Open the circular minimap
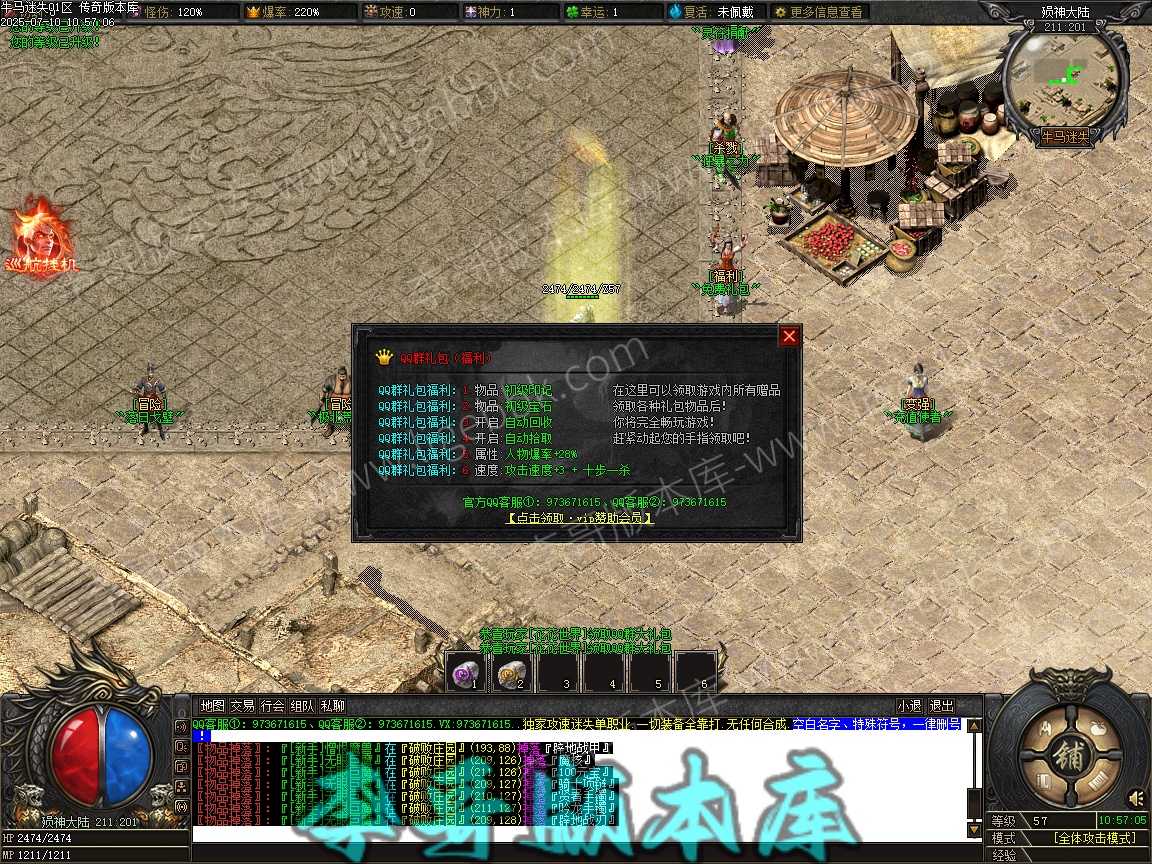 (x=1066, y=76)
